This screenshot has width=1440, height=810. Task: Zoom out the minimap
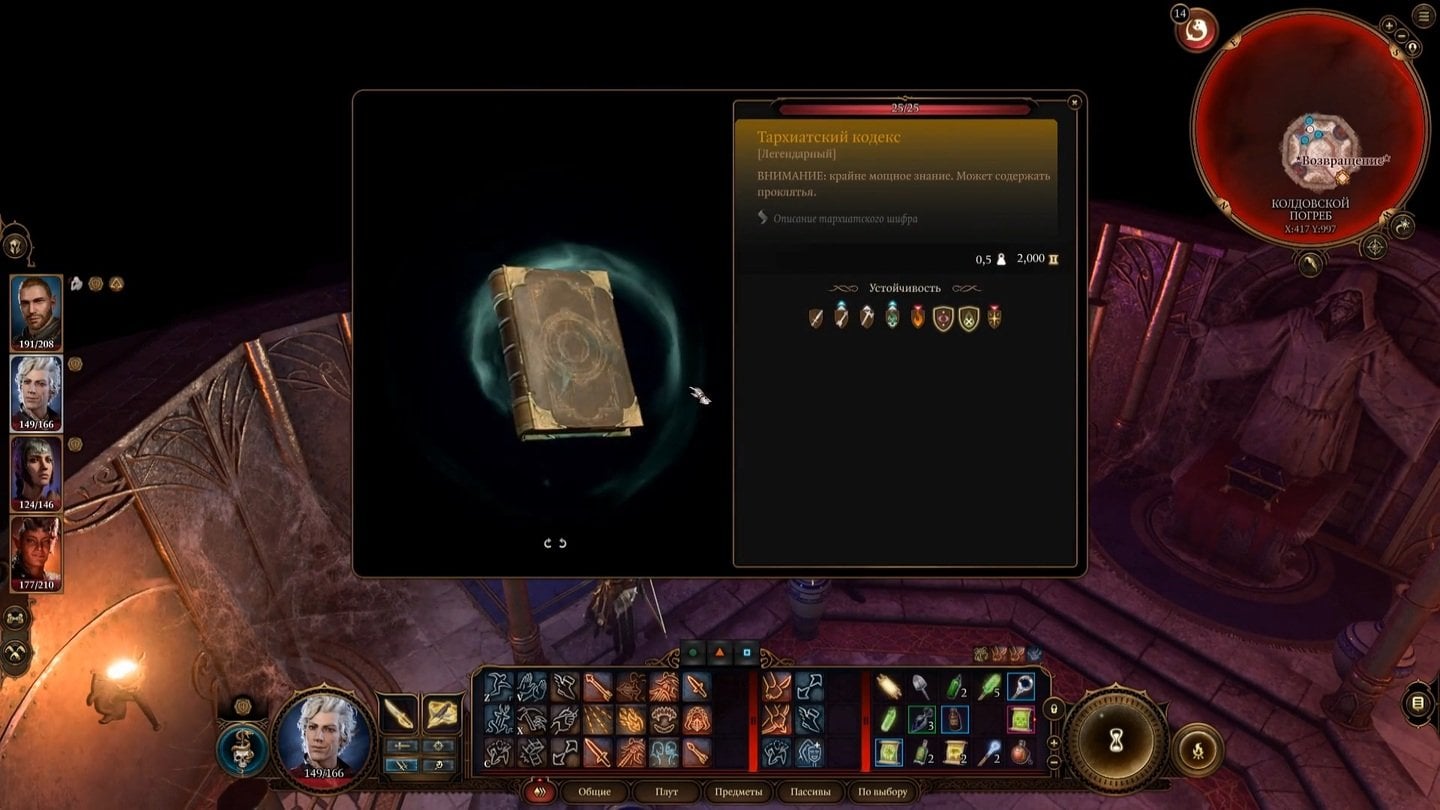tap(1401, 37)
